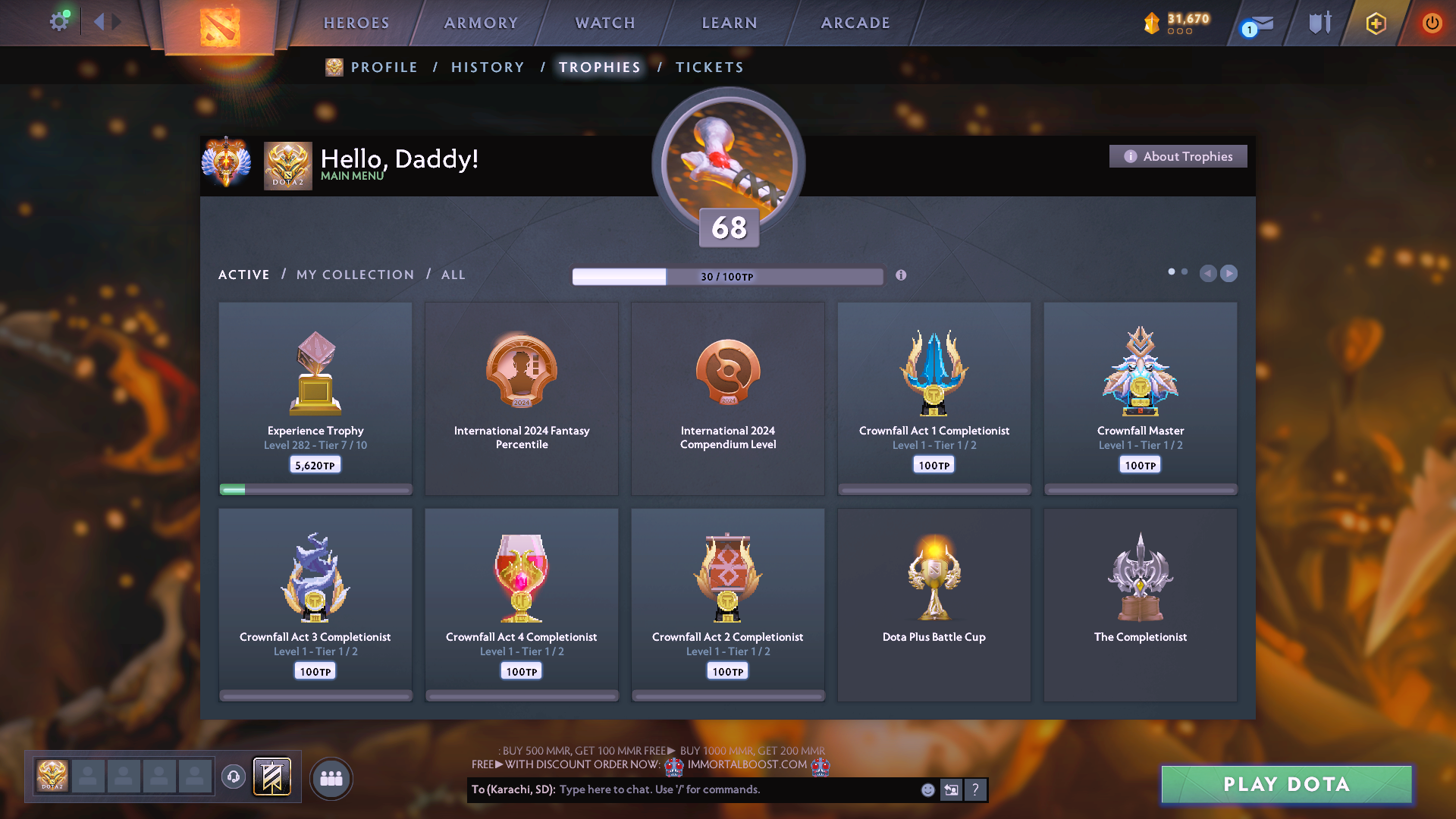
Task: Go to next trophy page arrow
Action: click(x=1229, y=273)
